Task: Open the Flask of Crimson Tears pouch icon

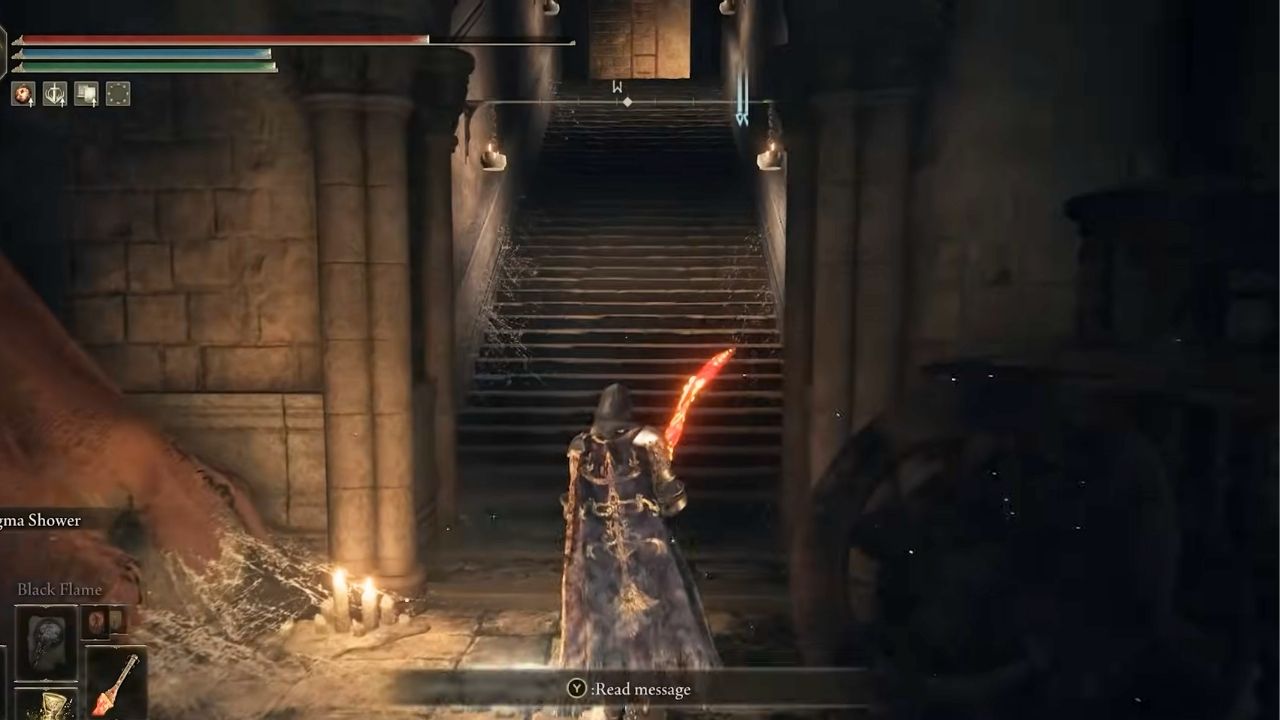Action: point(23,94)
